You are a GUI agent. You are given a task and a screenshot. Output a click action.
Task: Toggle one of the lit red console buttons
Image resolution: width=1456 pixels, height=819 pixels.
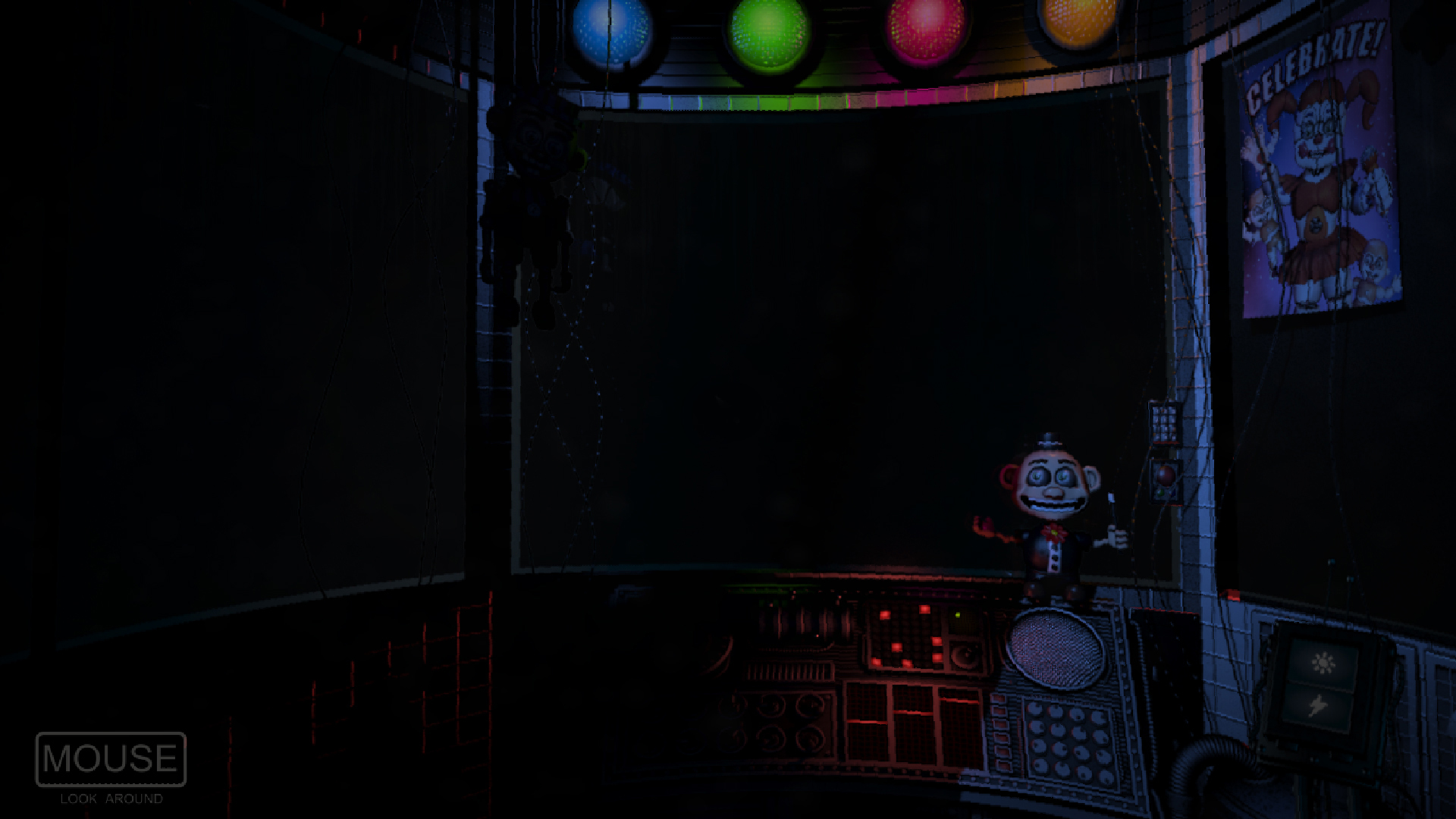[x=885, y=615]
